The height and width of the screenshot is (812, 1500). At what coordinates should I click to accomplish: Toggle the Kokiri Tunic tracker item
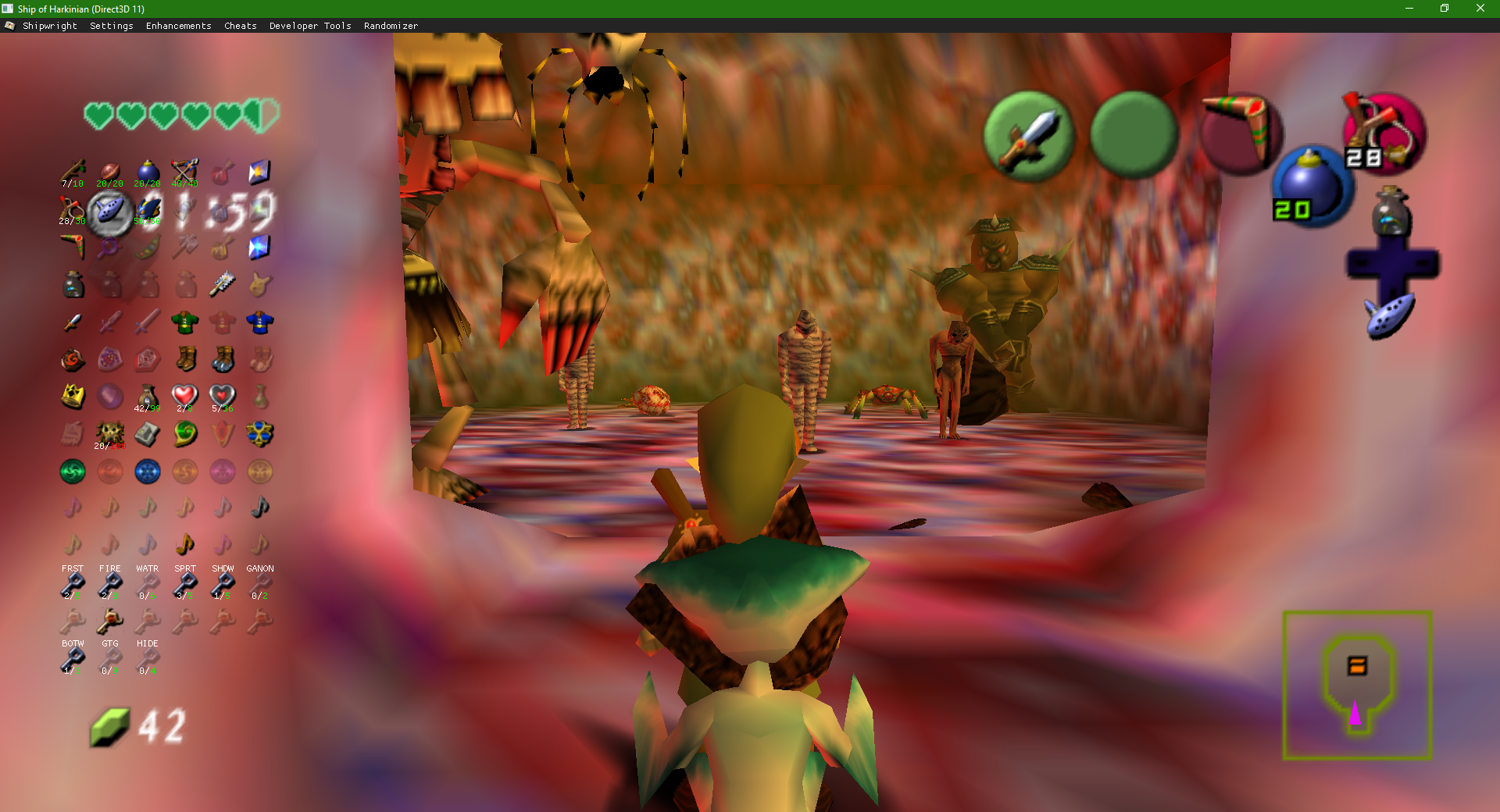pyautogui.click(x=185, y=322)
